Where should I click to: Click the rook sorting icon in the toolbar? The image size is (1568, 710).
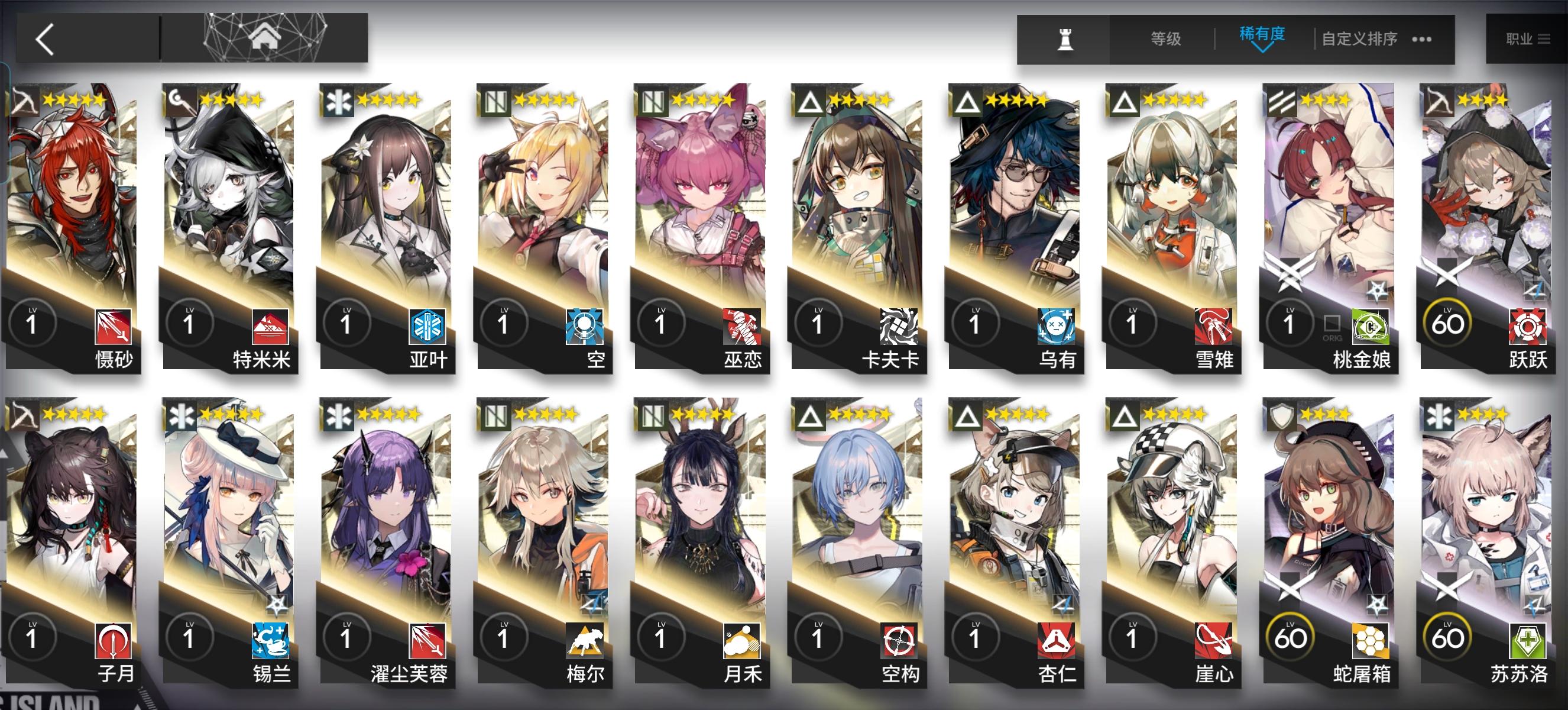pyautogui.click(x=1066, y=39)
